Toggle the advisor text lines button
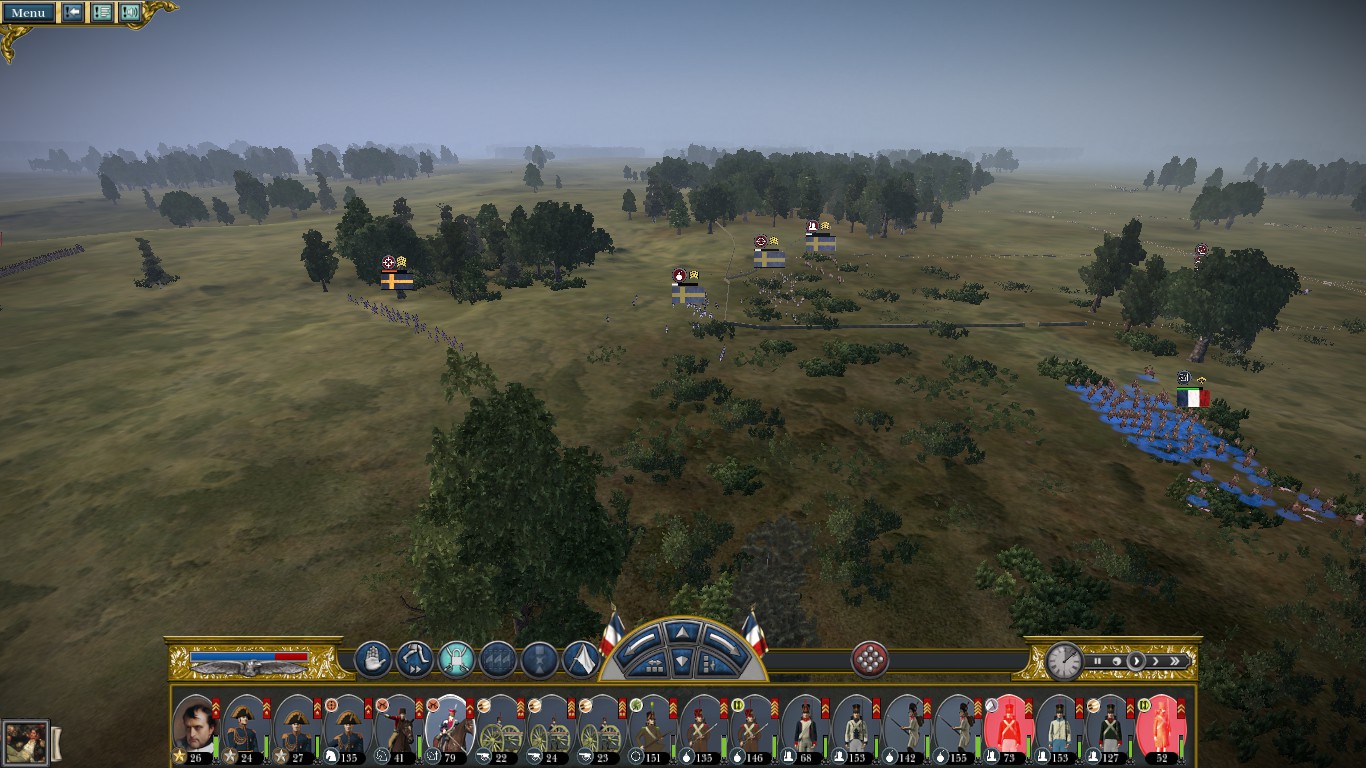The width and height of the screenshot is (1366, 768). (102, 13)
